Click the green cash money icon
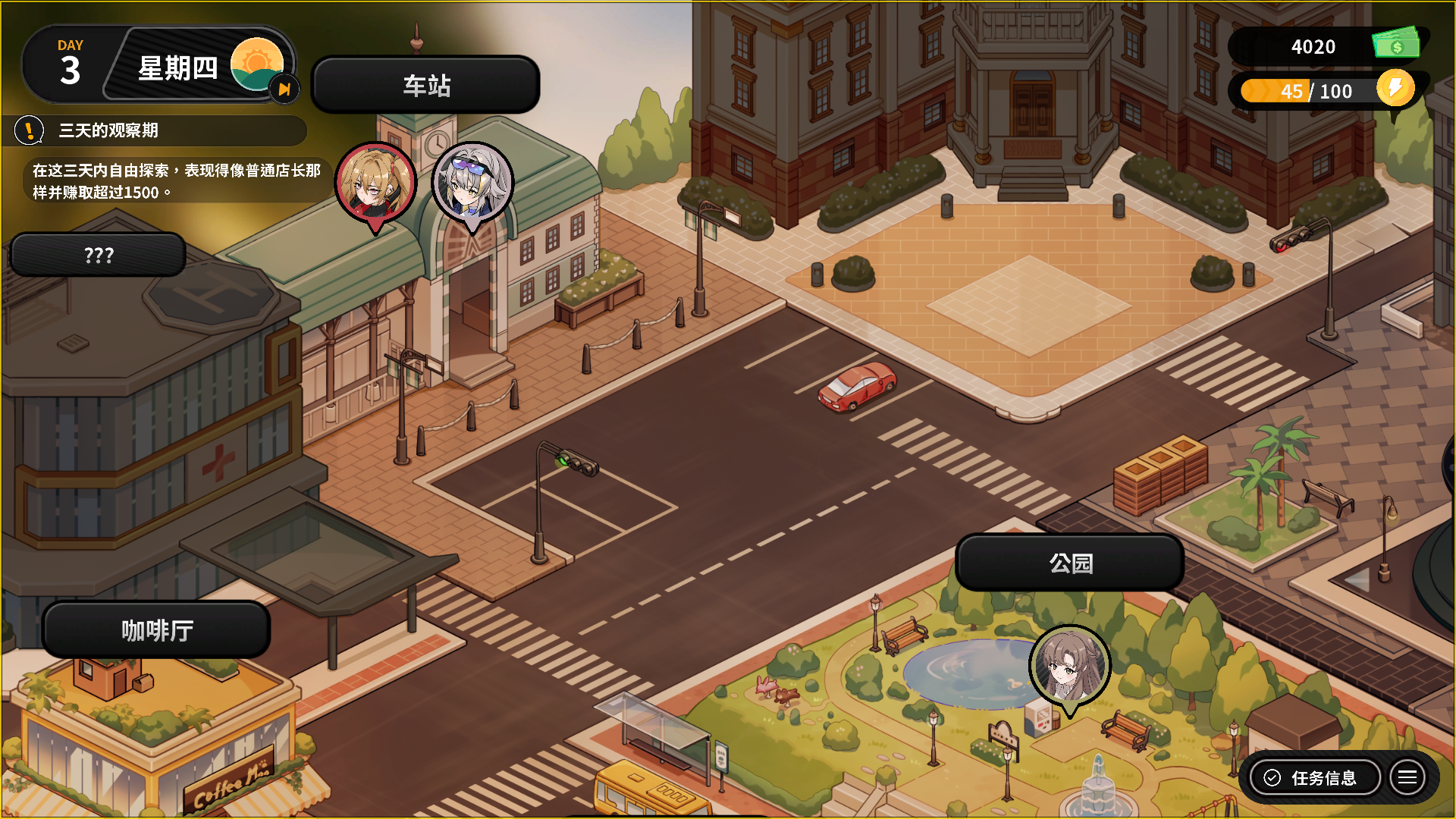1456x819 pixels. (x=1396, y=45)
